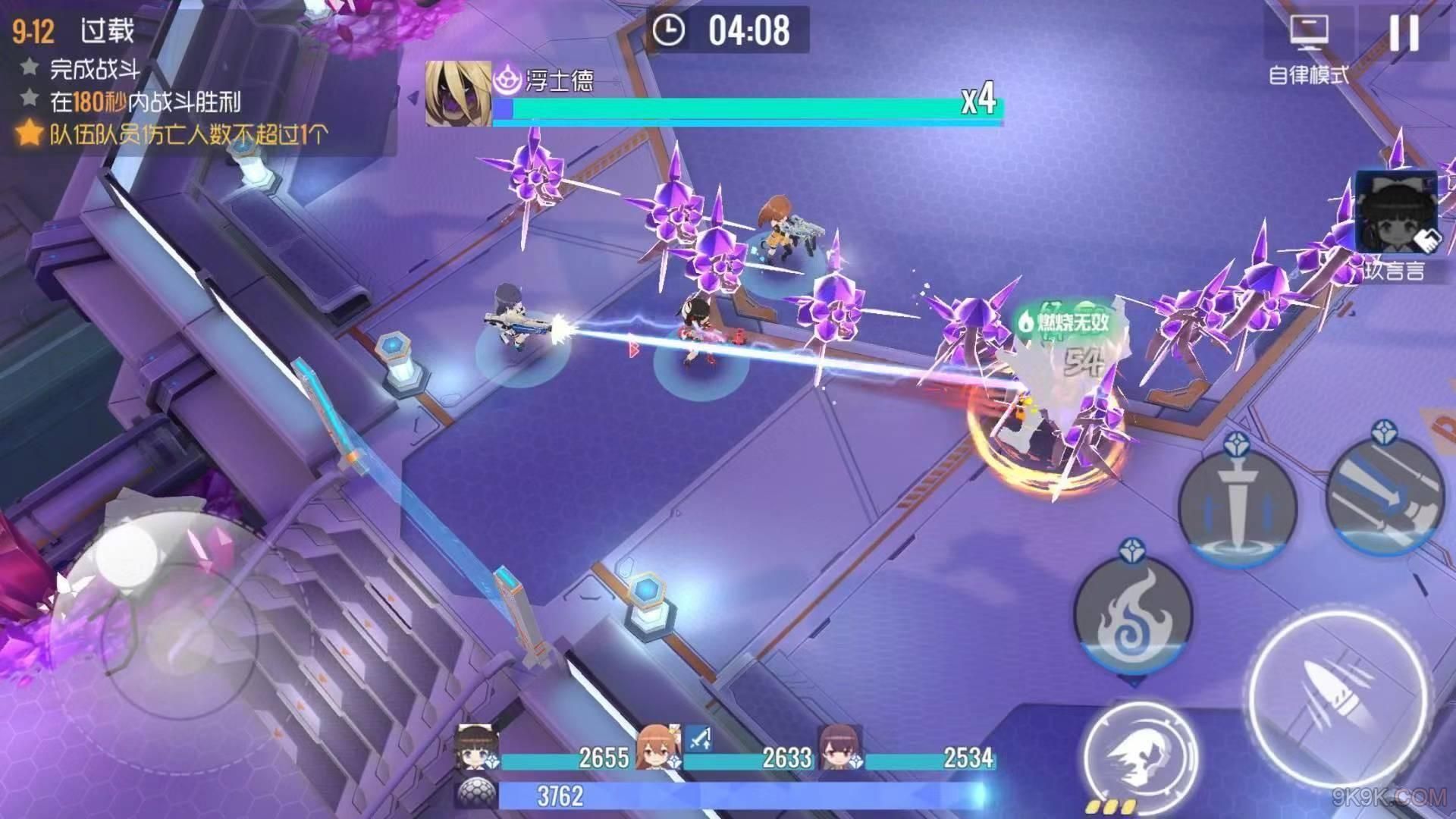The image size is (1456, 819).
Task: Pause the battle
Action: click(1403, 33)
